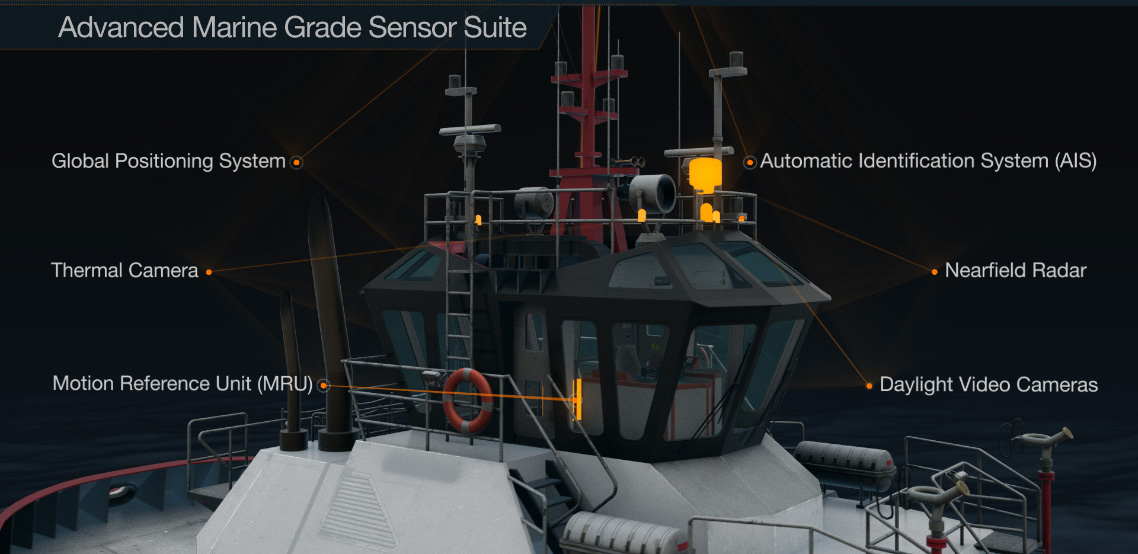This screenshot has width=1138, height=554.
Task: Select the Motion Reference Unit (MRU) label
Action: [x=182, y=384]
